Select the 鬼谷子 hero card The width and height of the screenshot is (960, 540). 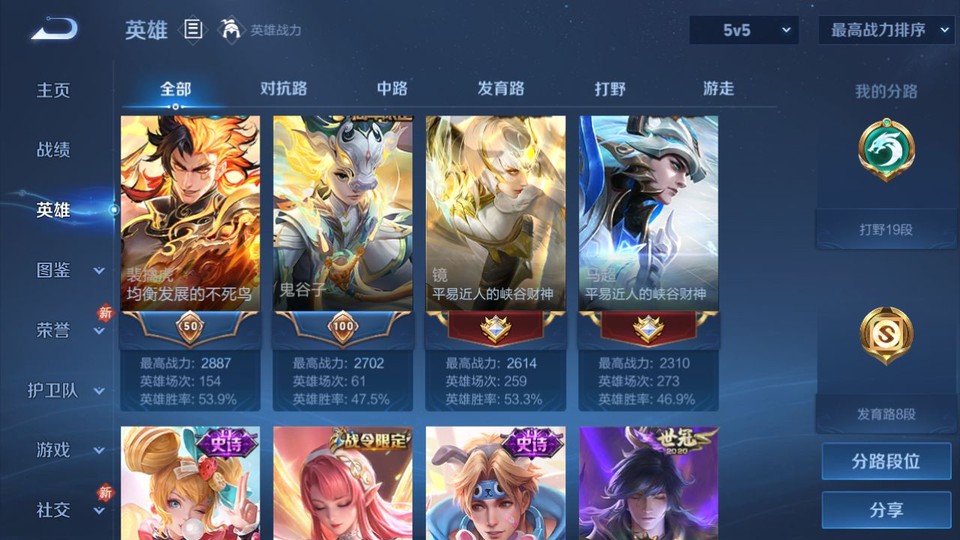coord(343,230)
